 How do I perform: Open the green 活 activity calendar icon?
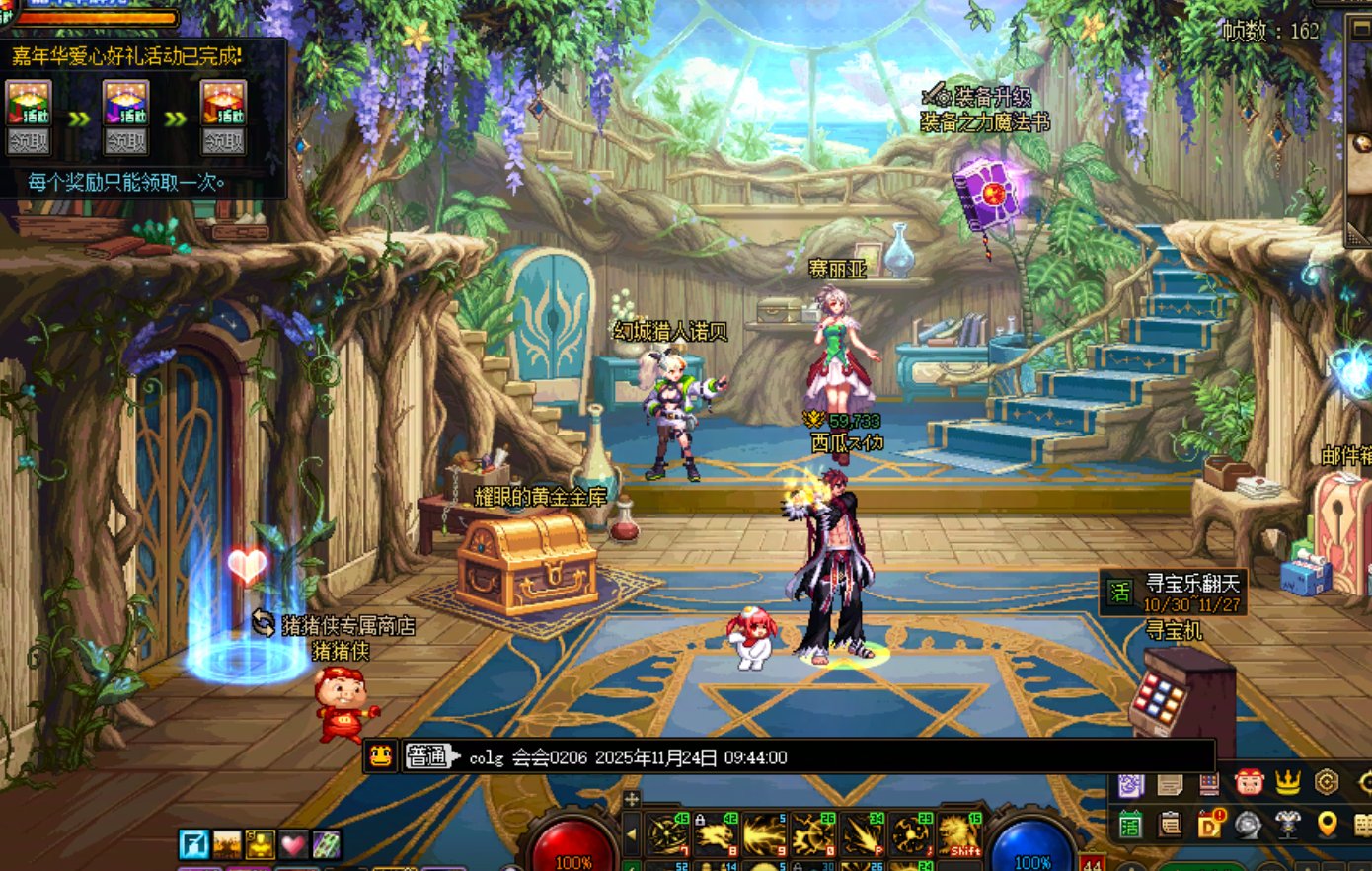1130,825
